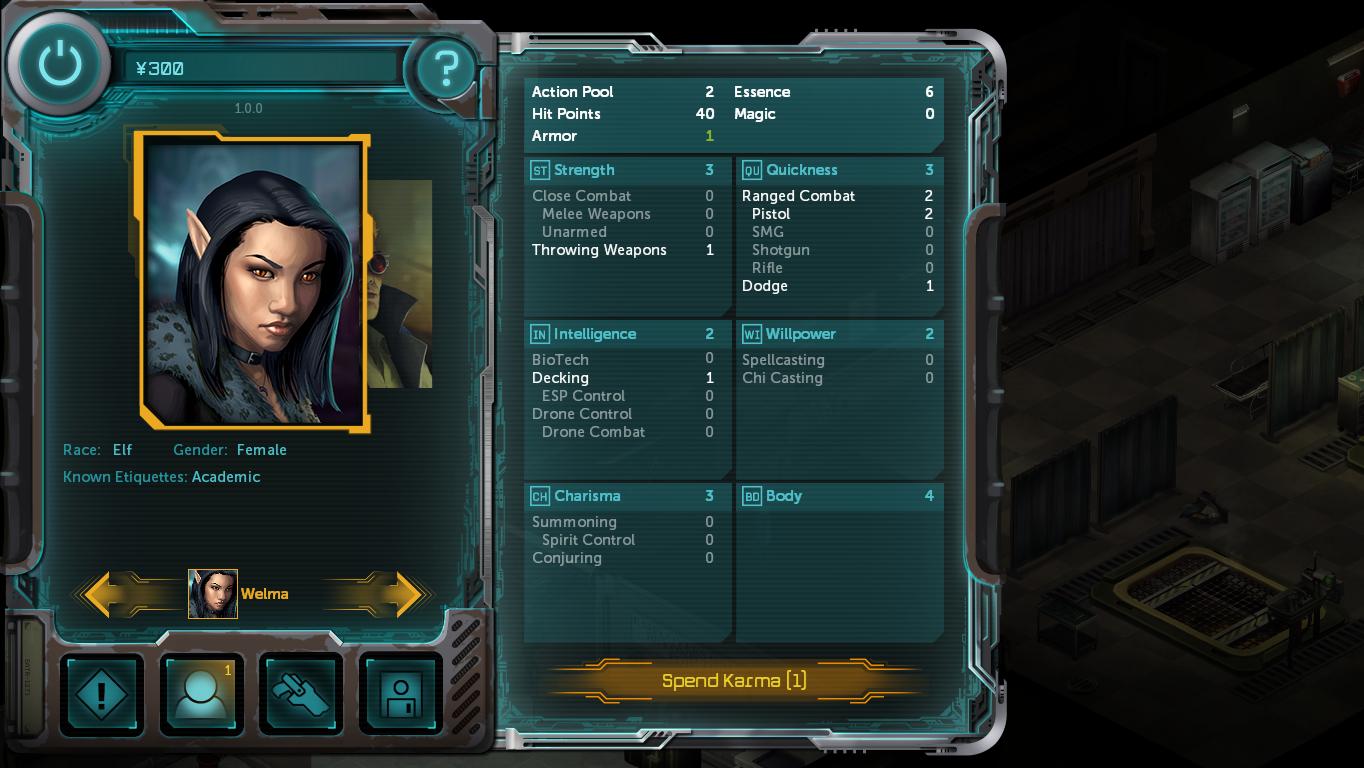Click the Spend Karma button
Screen dimensions: 1364x768
(x=733, y=681)
